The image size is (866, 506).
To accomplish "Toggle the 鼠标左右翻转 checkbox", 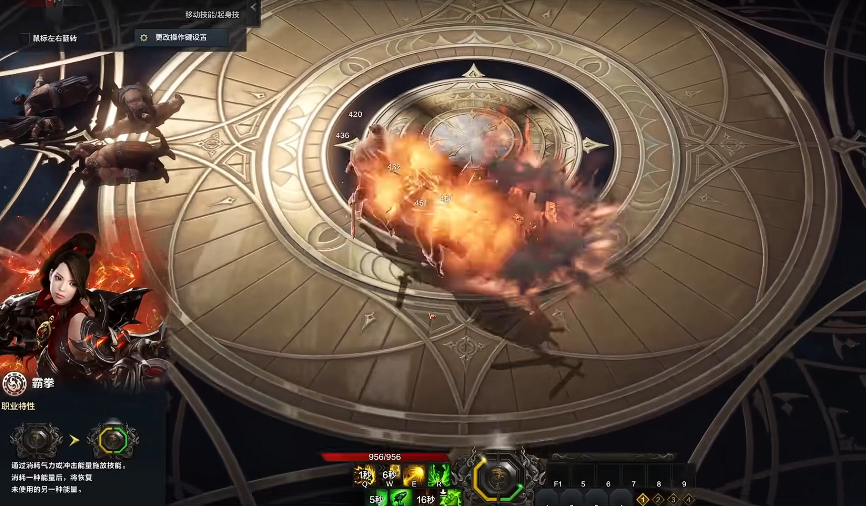I will coord(24,38).
